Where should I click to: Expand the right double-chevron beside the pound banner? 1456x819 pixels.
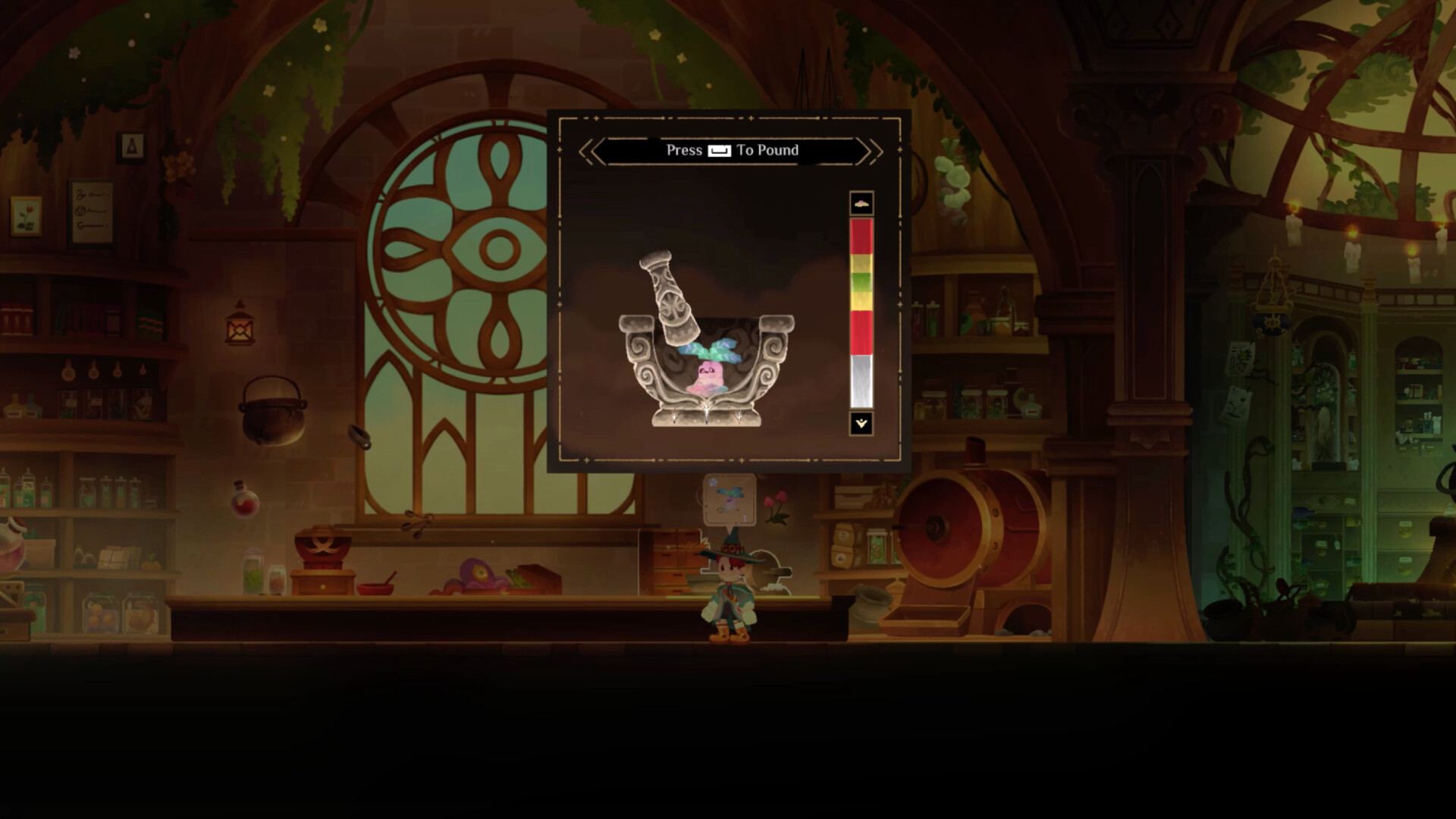[x=871, y=150]
